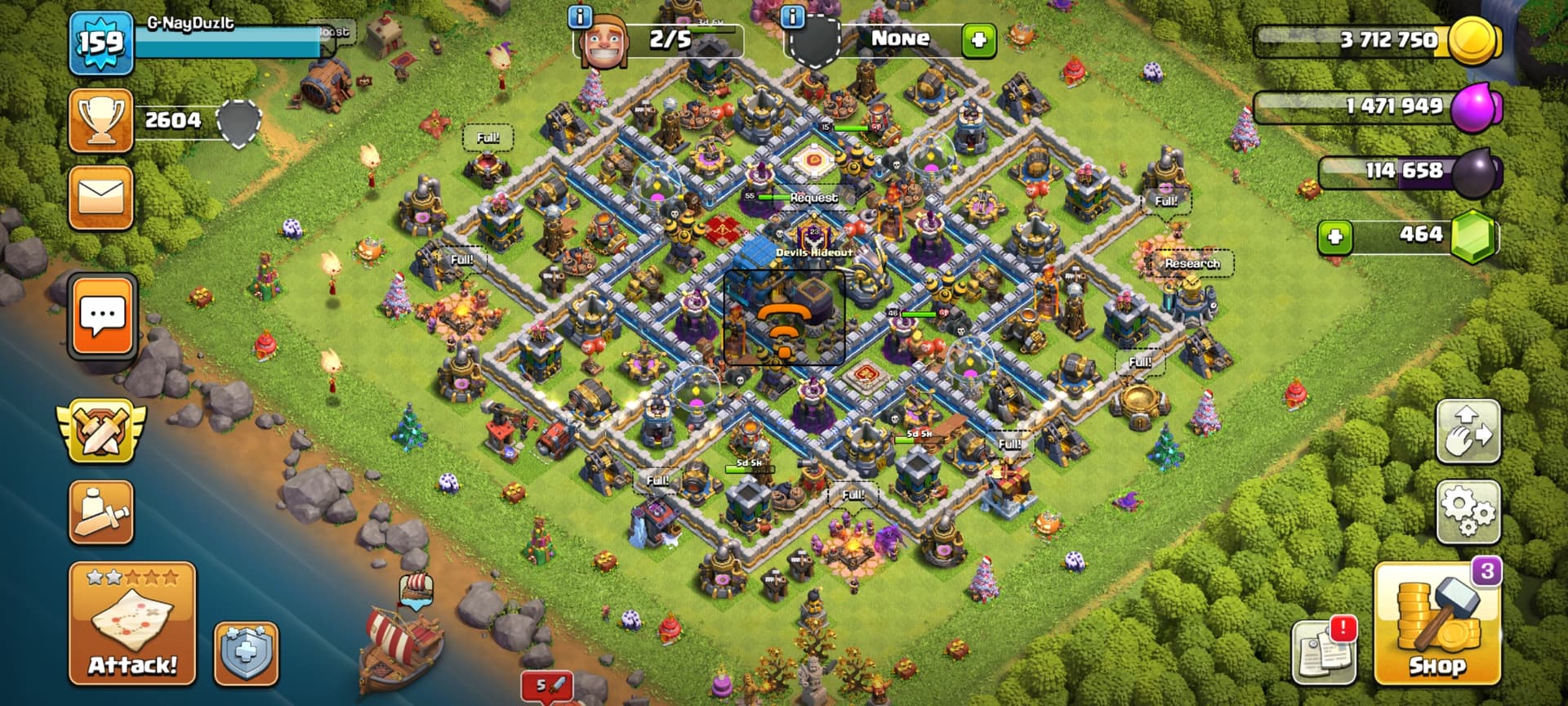The image size is (1568, 706).
Task: Open the army overview button
Action: (x=101, y=512)
